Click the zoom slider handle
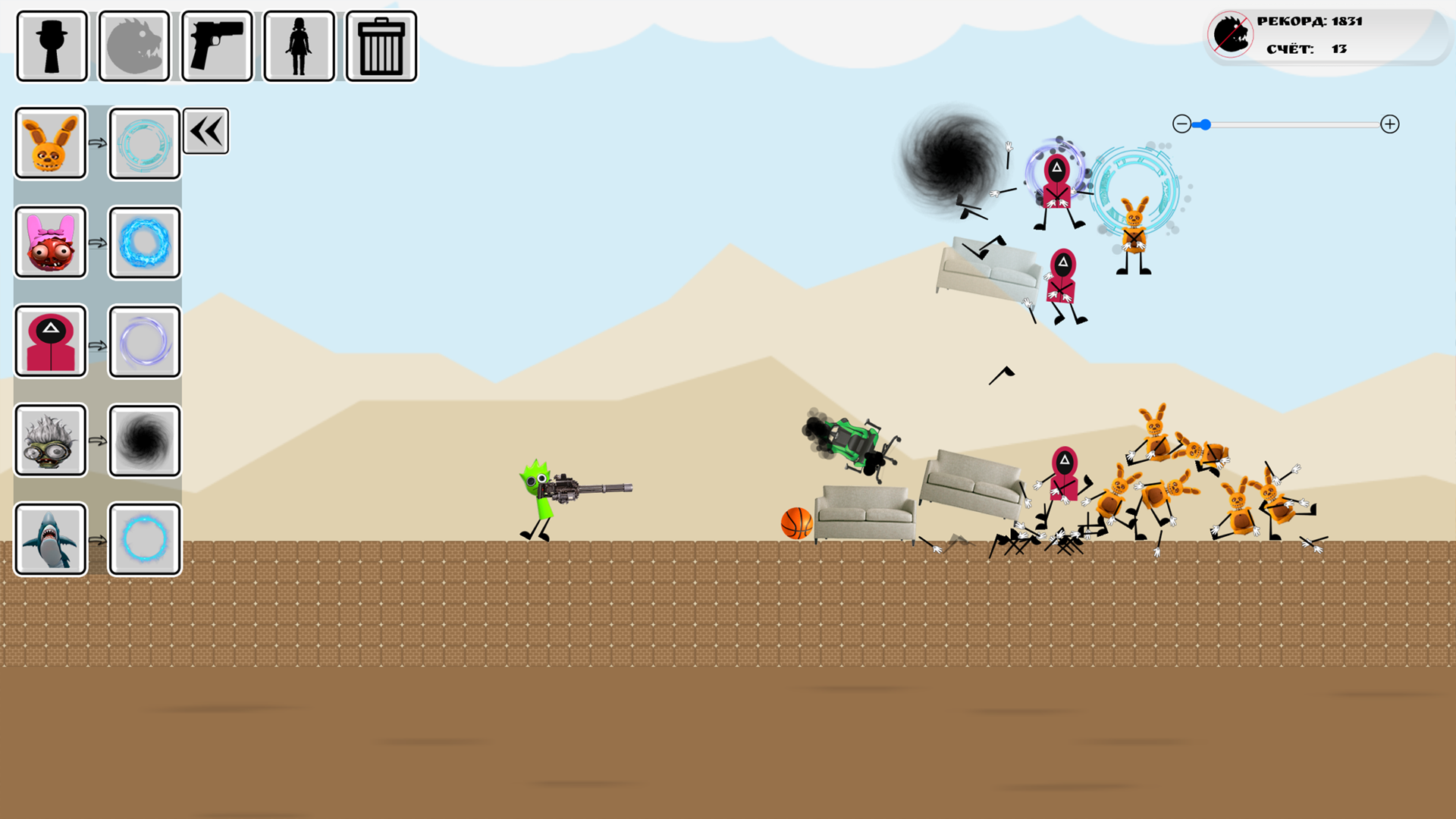Screen dimensions: 1456x819 tap(1205, 124)
